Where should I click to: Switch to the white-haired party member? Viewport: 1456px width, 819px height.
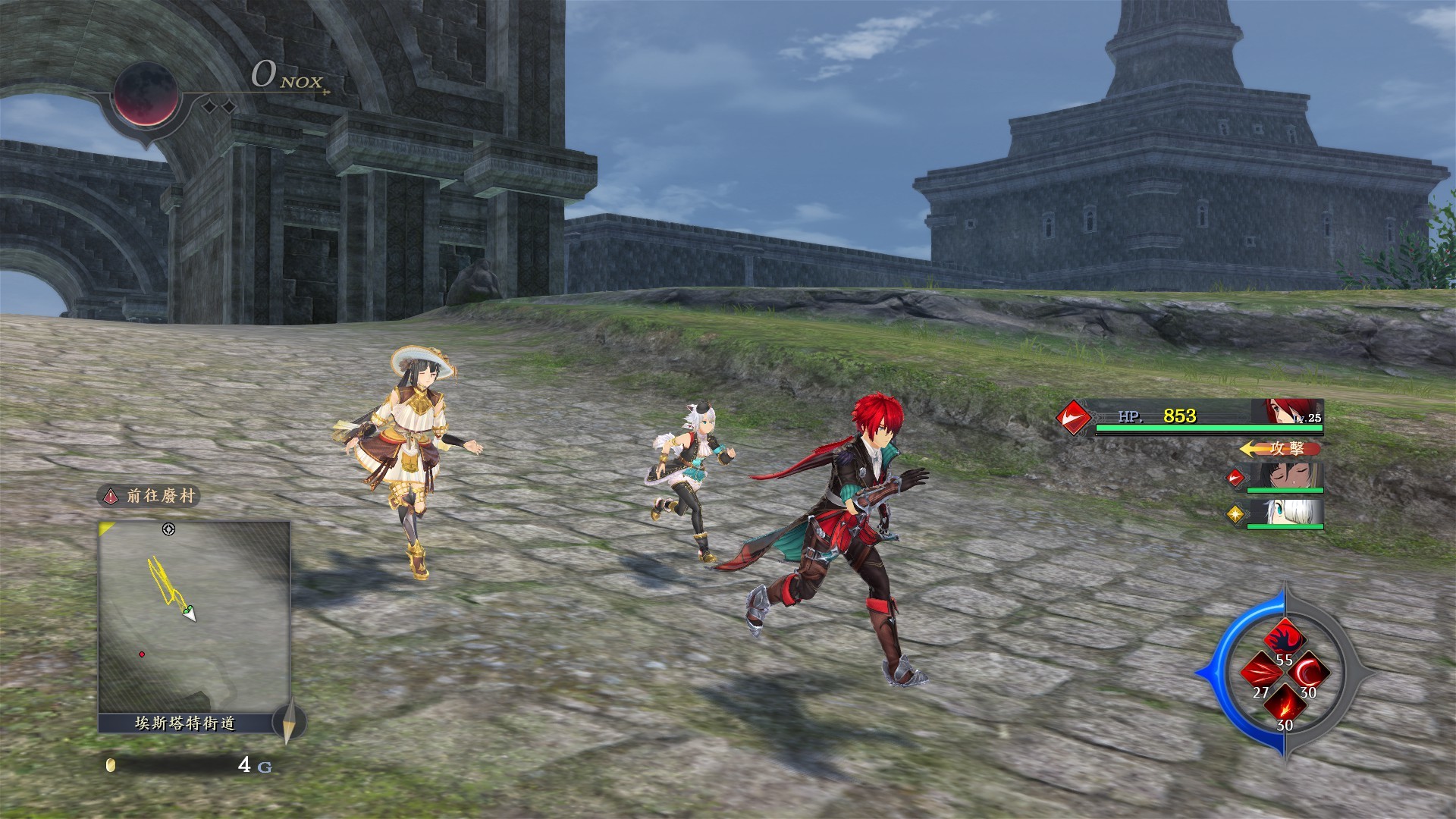1288,514
